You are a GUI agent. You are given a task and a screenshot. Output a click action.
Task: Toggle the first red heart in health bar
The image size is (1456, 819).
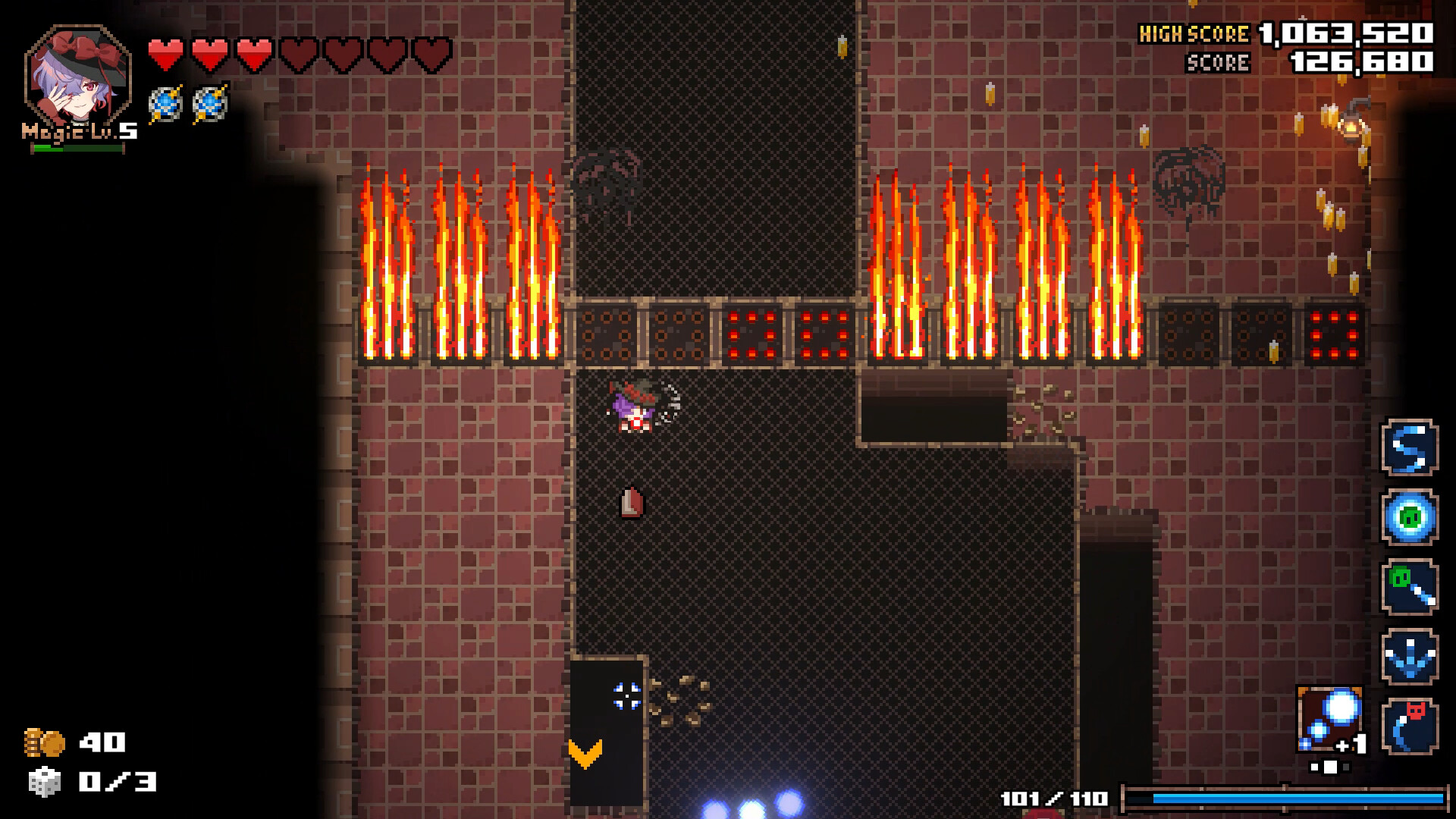tap(167, 53)
